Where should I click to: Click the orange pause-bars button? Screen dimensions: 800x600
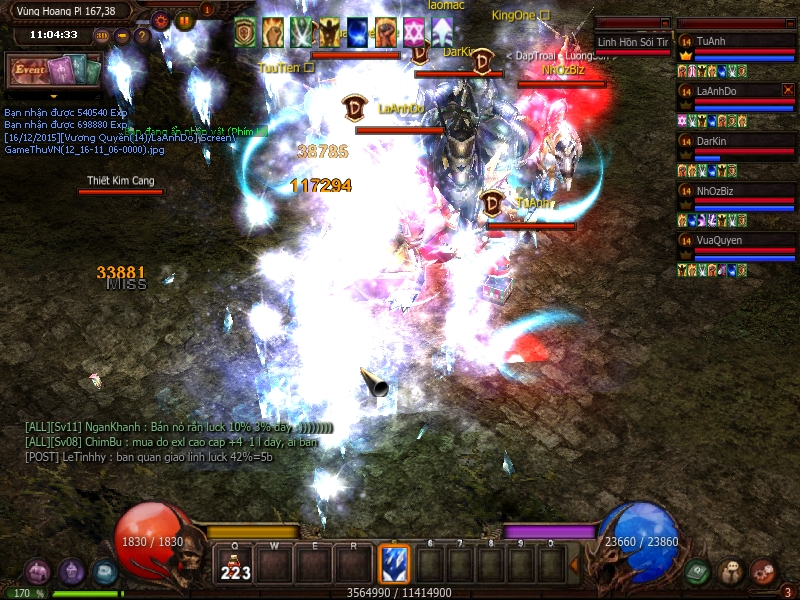185,19
